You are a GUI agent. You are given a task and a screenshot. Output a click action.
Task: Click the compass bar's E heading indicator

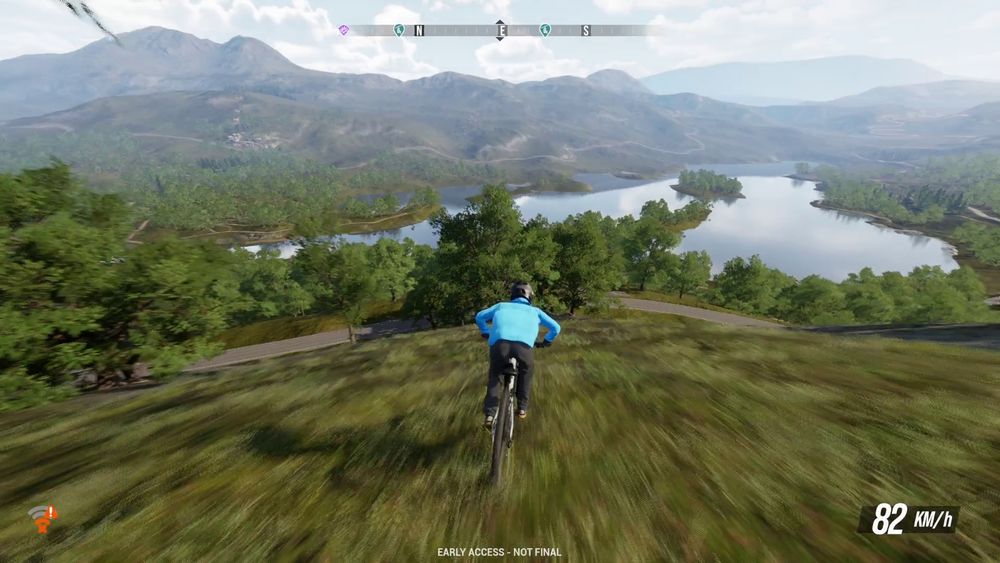(x=501, y=30)
